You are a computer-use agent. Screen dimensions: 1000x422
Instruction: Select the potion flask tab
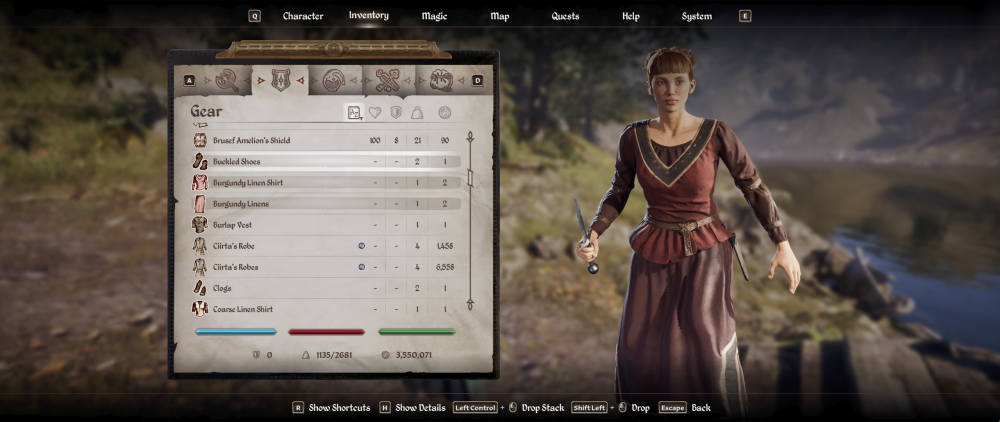[x=334, y=80]
